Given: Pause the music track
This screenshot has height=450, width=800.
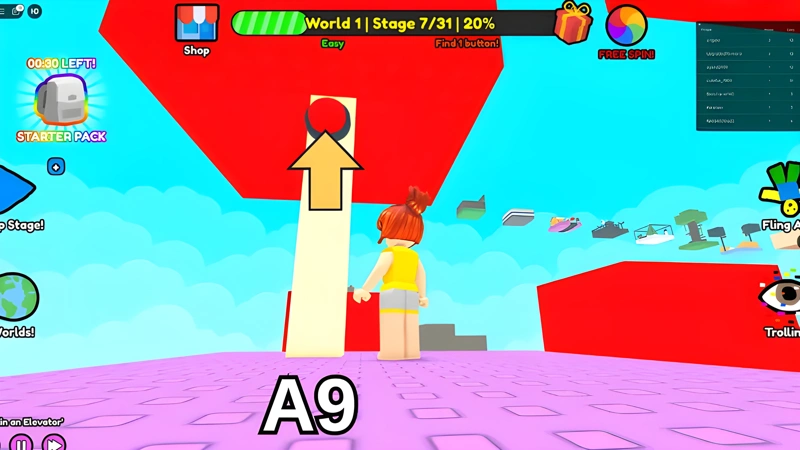Looking at the screenshot, I should tap(21, 442).
